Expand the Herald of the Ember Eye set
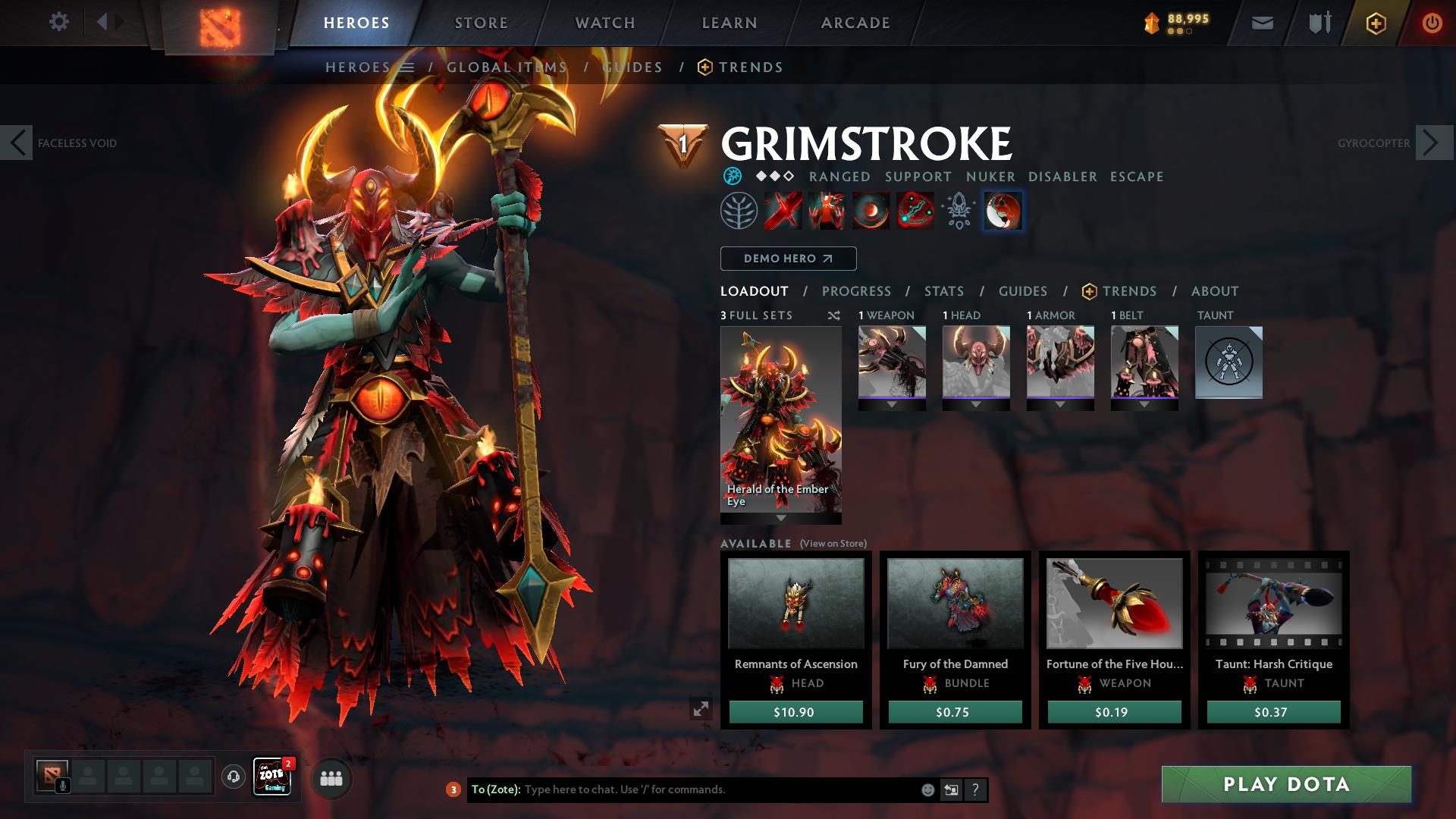 [x=780, y=519]
